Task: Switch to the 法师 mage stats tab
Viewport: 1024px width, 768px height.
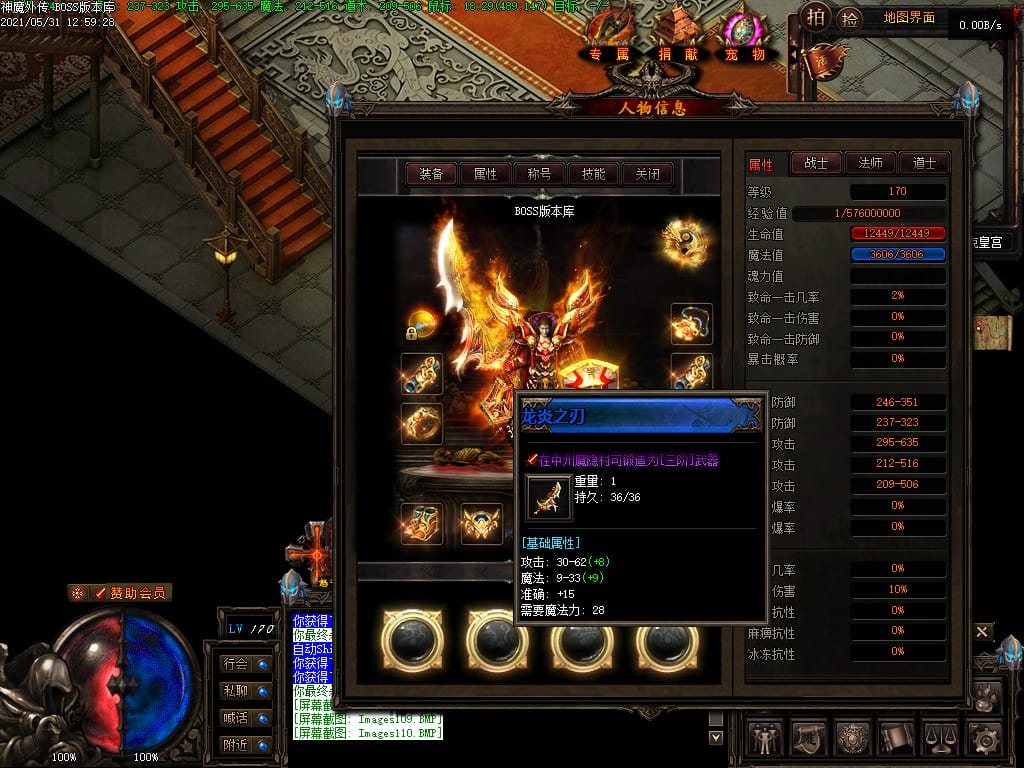Action: pos(870,163)
